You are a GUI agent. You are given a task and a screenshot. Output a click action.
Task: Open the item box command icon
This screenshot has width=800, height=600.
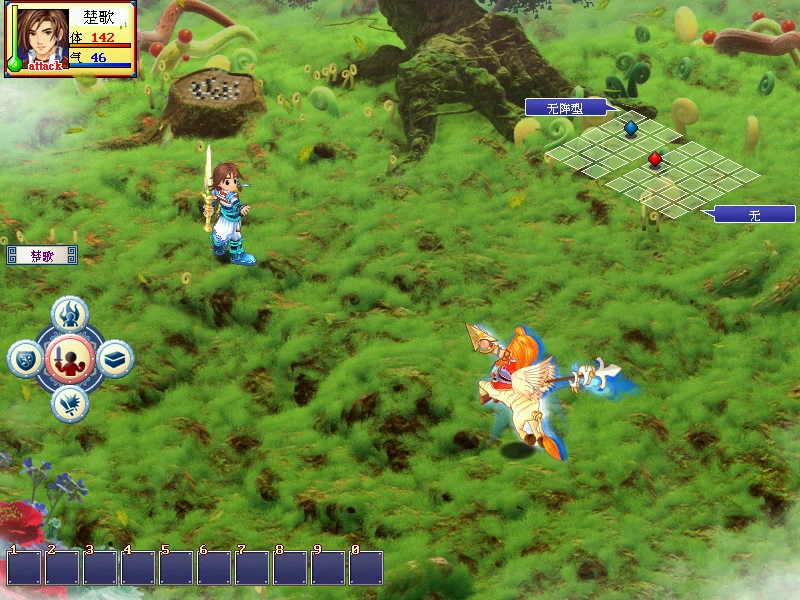115,358
